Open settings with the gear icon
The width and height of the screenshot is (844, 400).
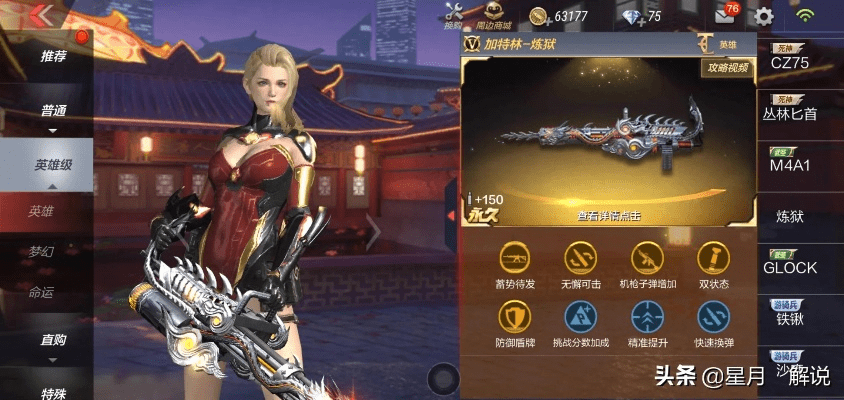764,16
